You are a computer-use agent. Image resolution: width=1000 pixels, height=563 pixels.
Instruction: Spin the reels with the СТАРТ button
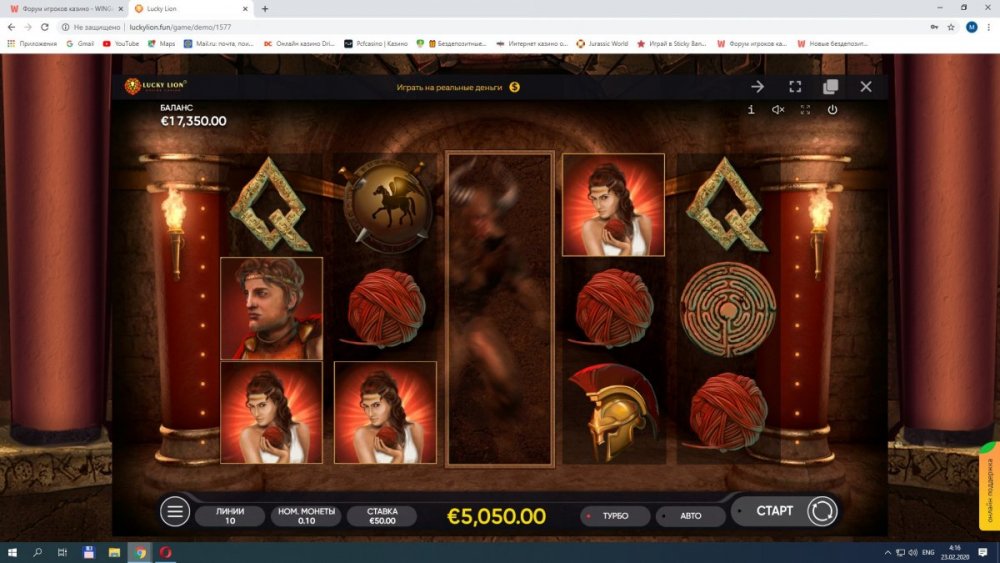(x=775, y=511)
